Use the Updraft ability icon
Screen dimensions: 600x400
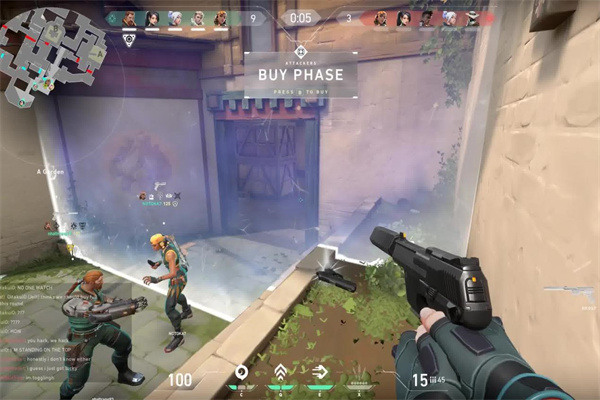pyautogui.click(x=281, y=373)
